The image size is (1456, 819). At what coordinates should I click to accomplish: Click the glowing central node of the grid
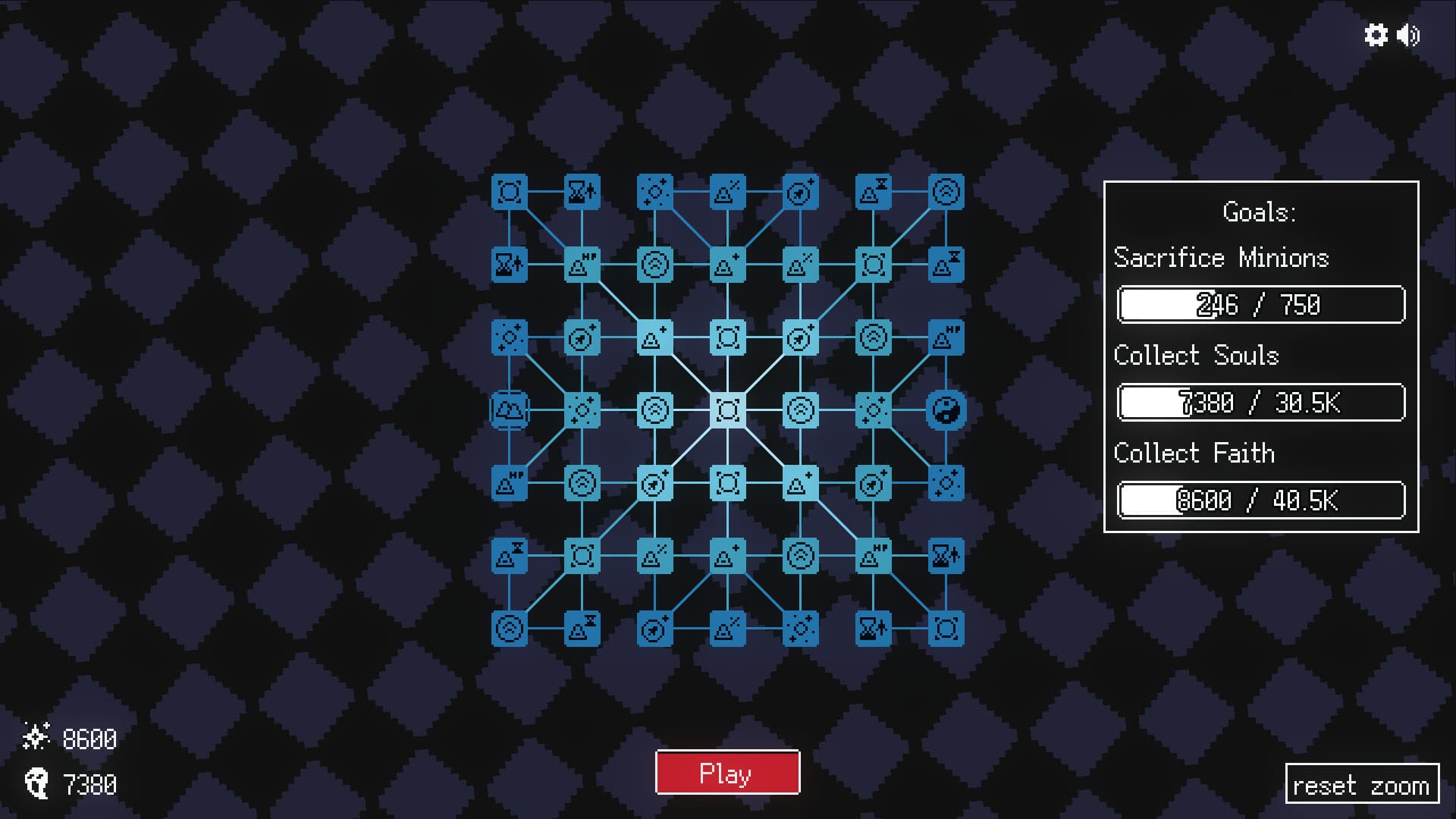729,409
